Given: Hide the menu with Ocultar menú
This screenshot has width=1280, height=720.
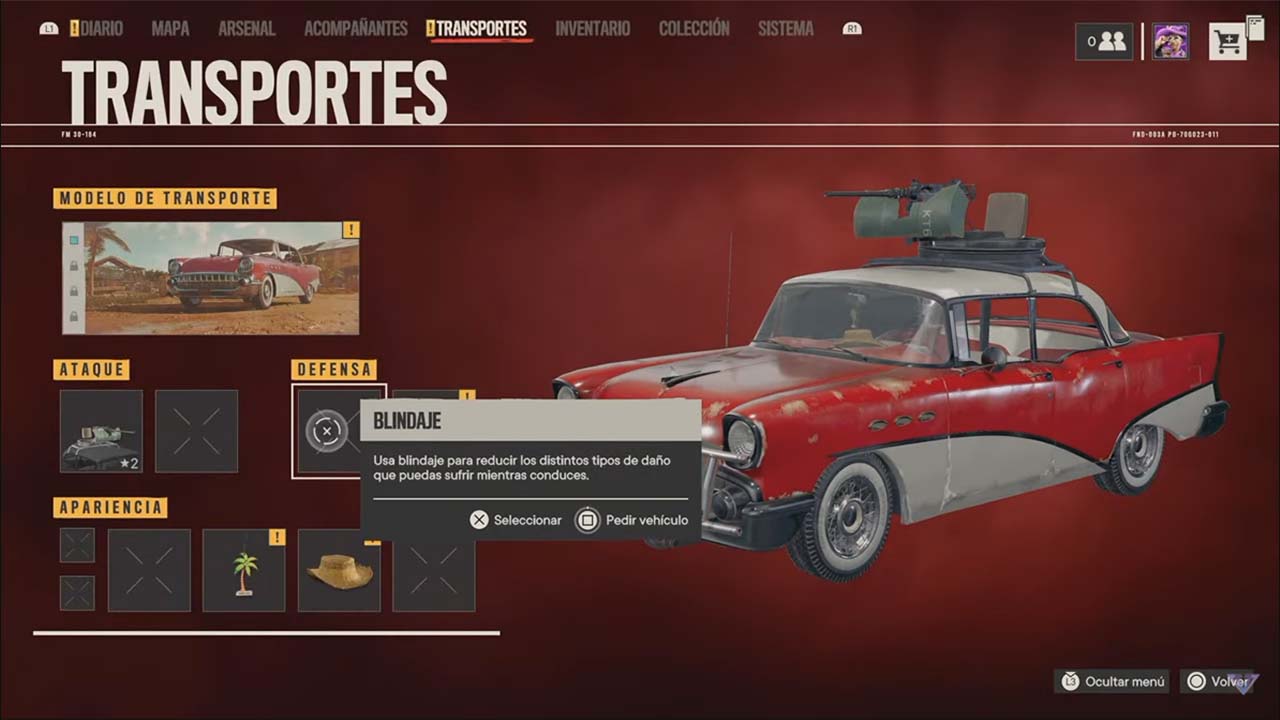Looking at the screenshot, I should (1112, 682).
